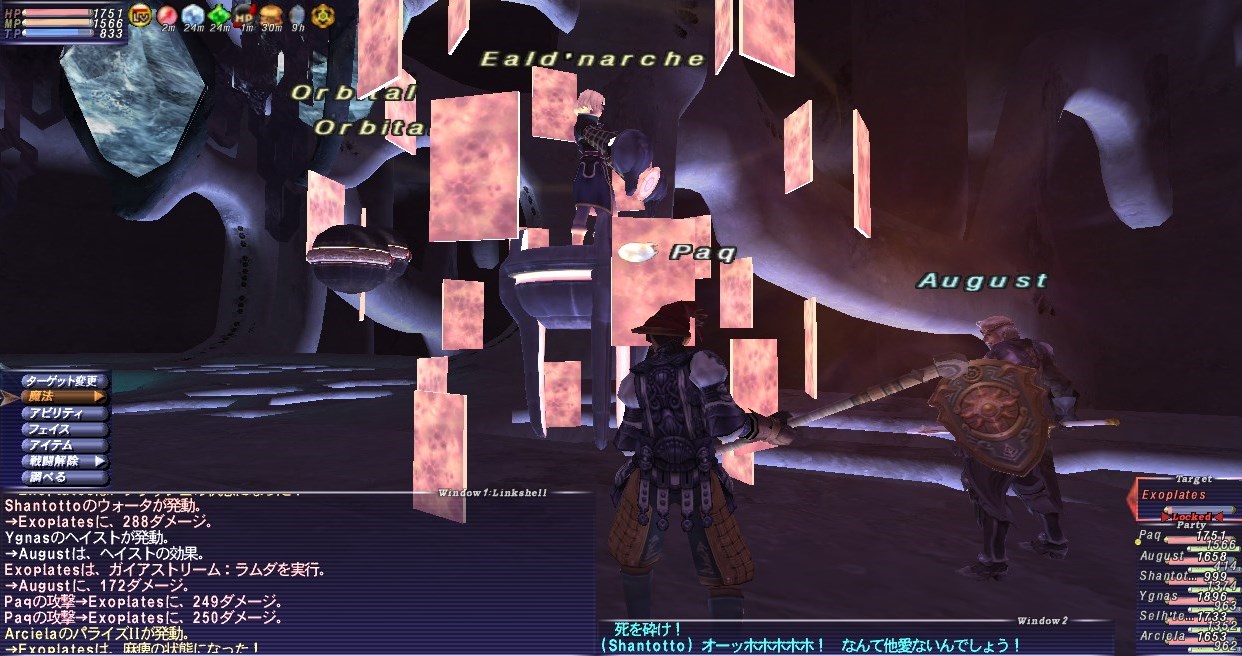Select アイテム in the command menu
This screenshot has width=1242, height=656.
tap(62, 445)
